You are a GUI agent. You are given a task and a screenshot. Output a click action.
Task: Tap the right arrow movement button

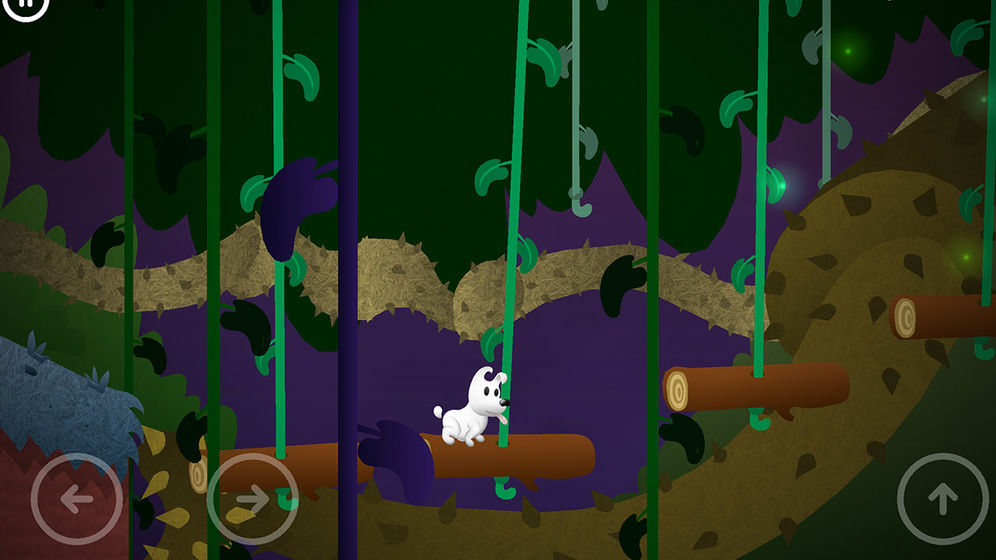coord(252,498)
